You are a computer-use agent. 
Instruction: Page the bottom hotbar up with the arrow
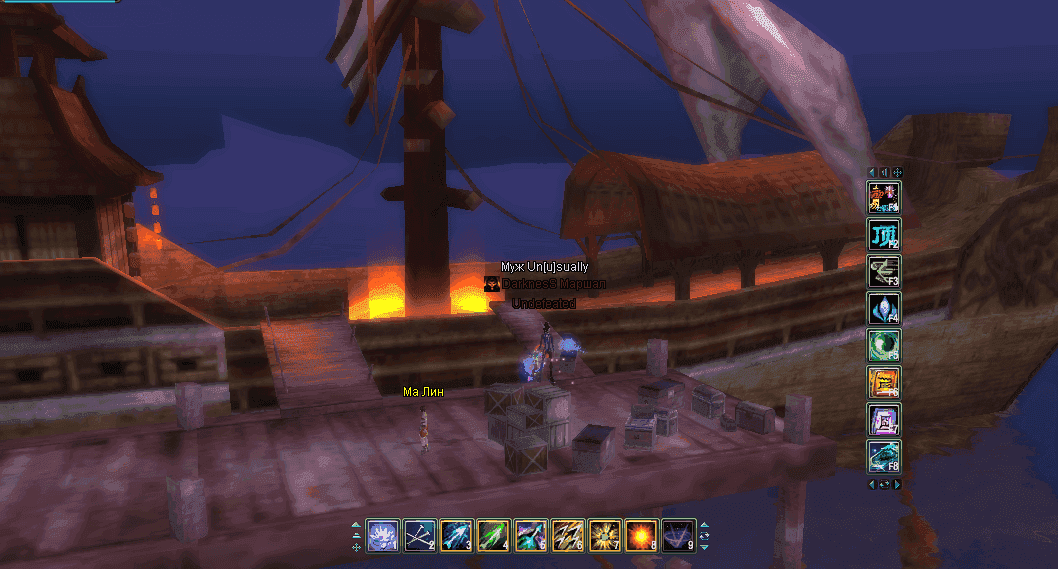coord(705,525)
